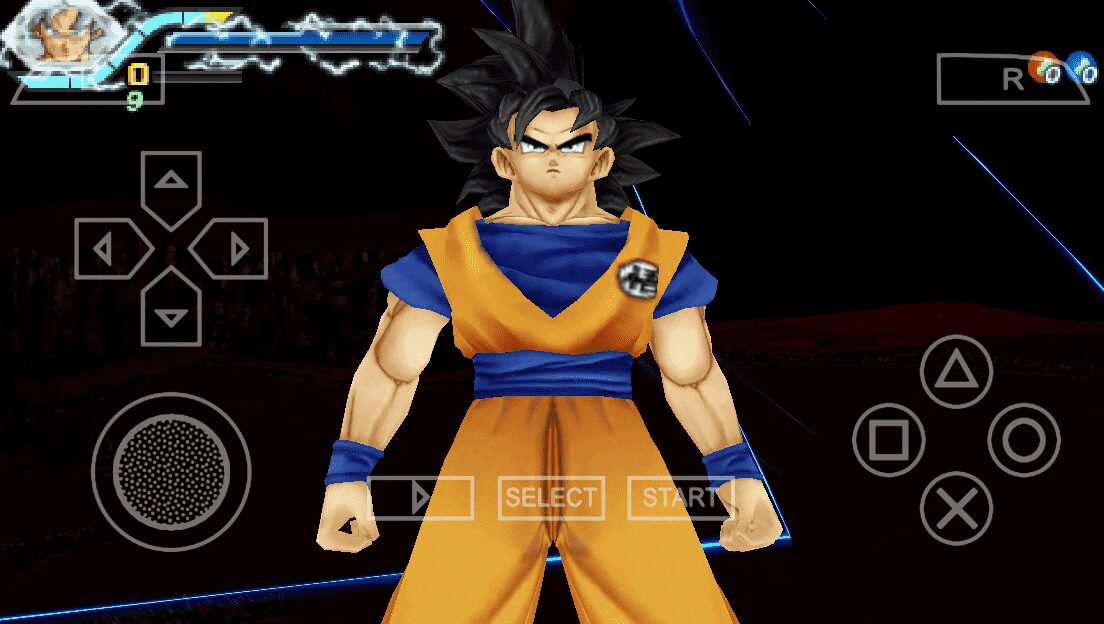Click the on-screen cross button
This screenshot has height=624, width=1104.
pos(956,508)
